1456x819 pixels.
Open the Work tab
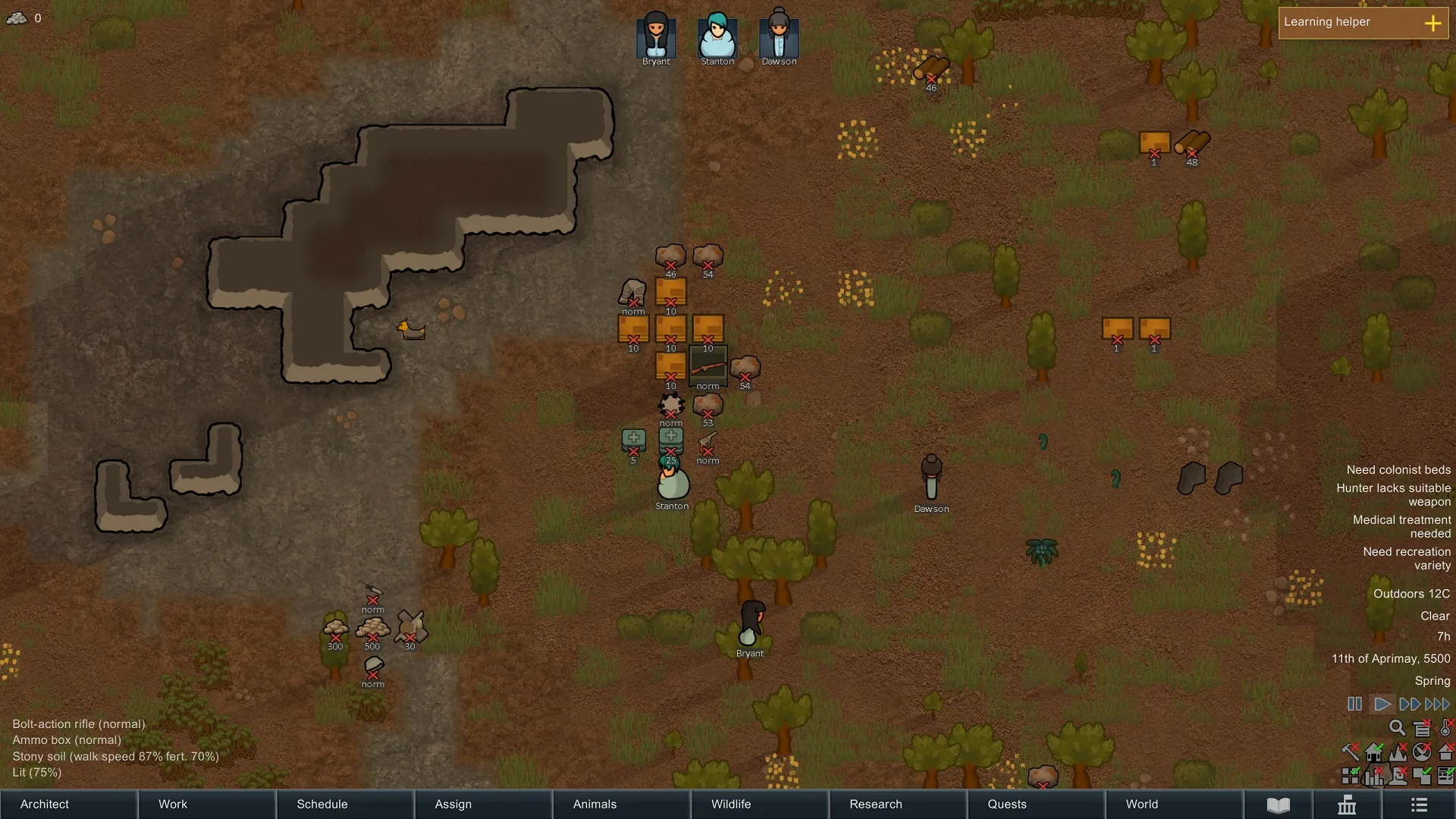point(206,804)
